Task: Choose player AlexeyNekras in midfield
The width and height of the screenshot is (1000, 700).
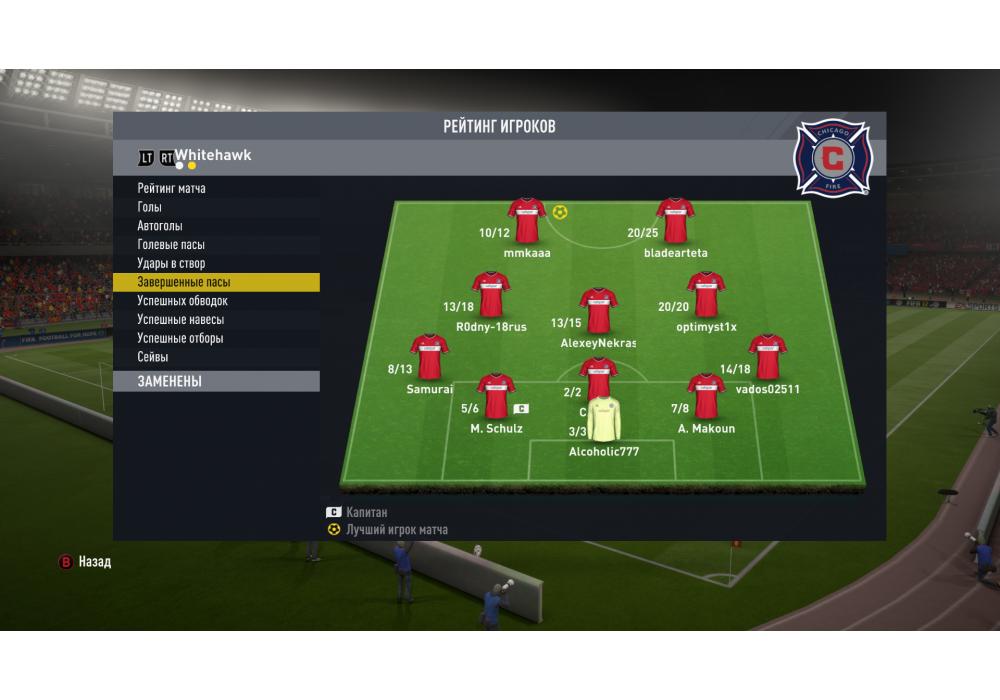Action: tap(598, 310)
